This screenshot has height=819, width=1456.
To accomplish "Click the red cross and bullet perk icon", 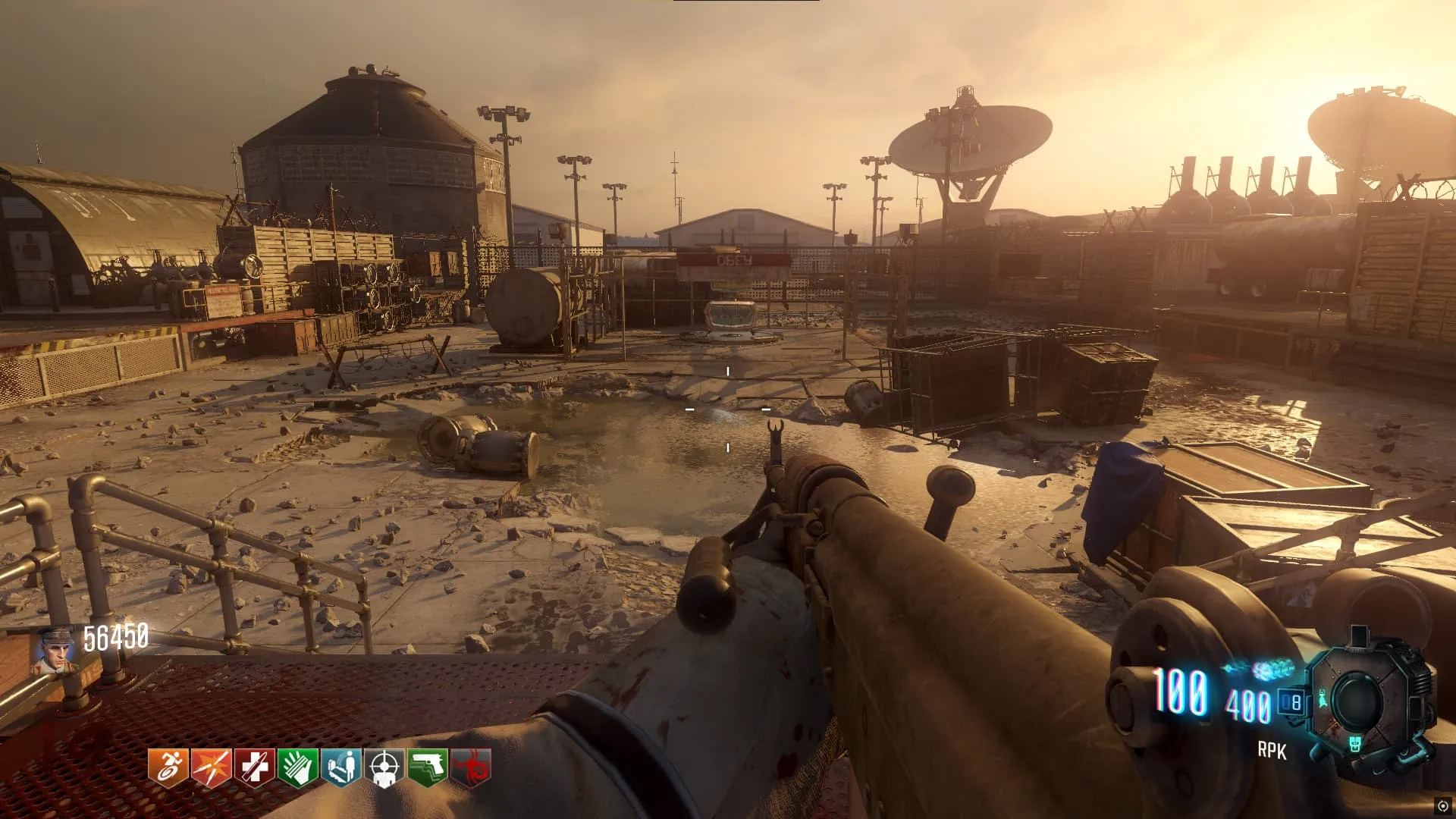I will point(255,767).
